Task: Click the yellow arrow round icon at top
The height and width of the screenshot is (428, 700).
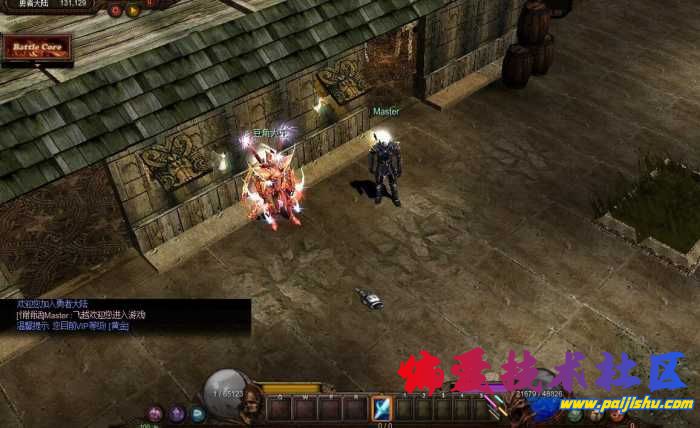Action: tap(134, 10)
